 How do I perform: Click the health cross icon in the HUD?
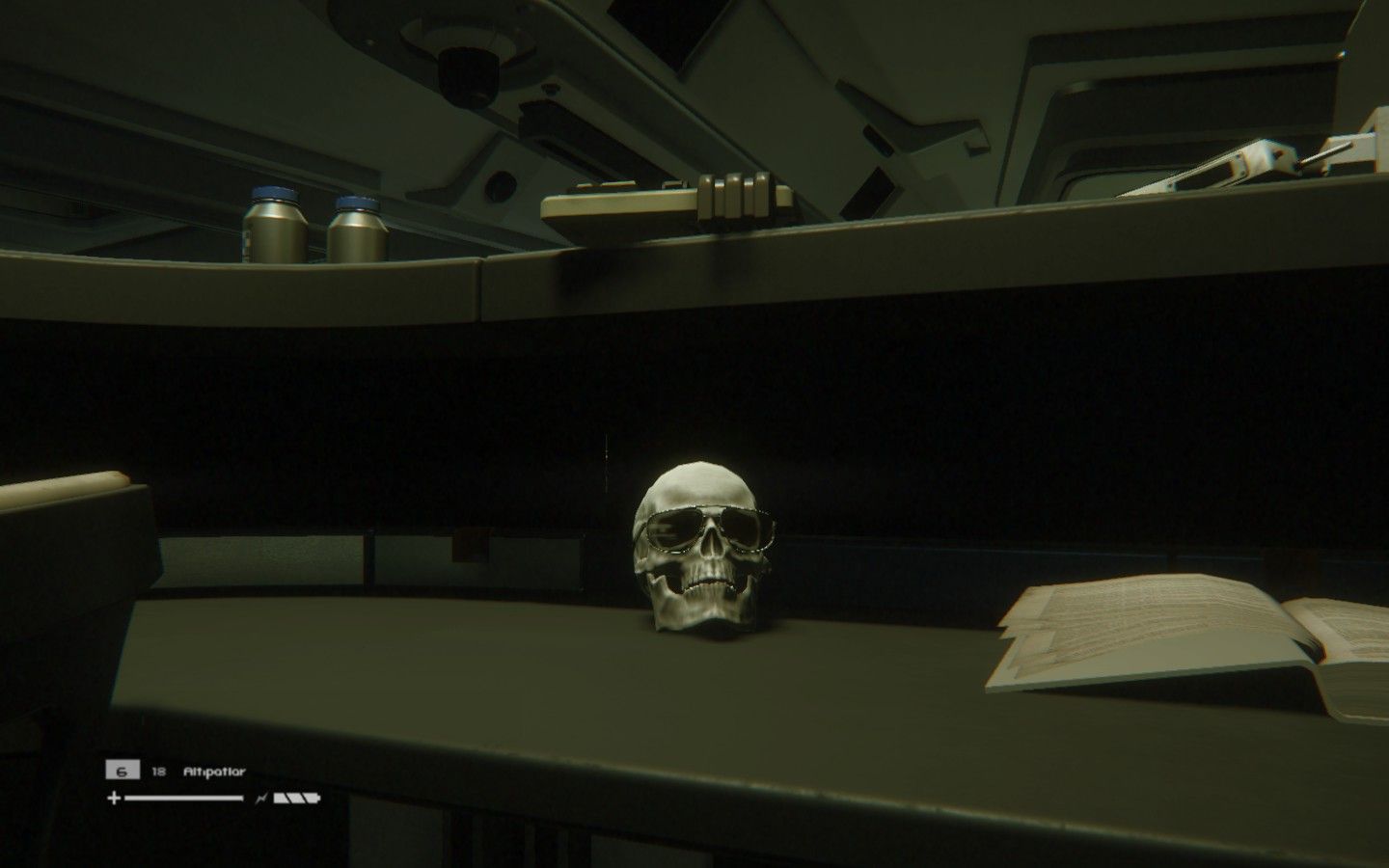(113, 798)
